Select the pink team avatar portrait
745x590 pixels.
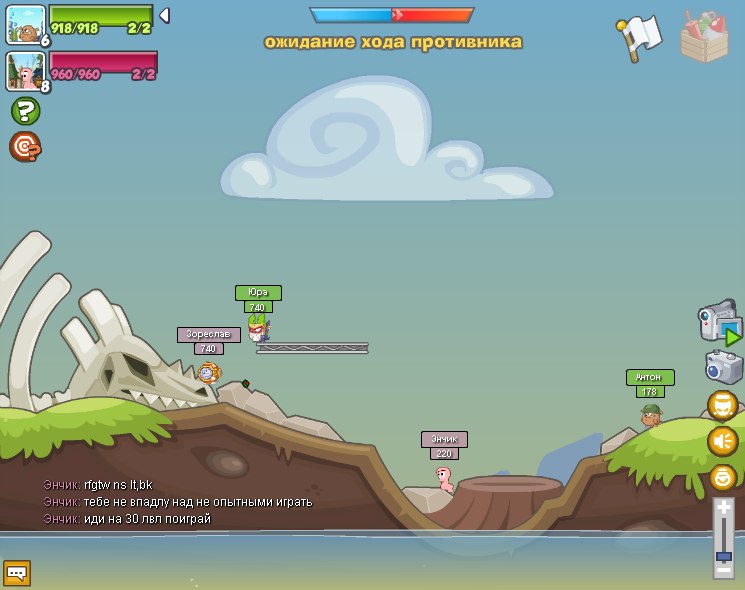click(25, 71)
